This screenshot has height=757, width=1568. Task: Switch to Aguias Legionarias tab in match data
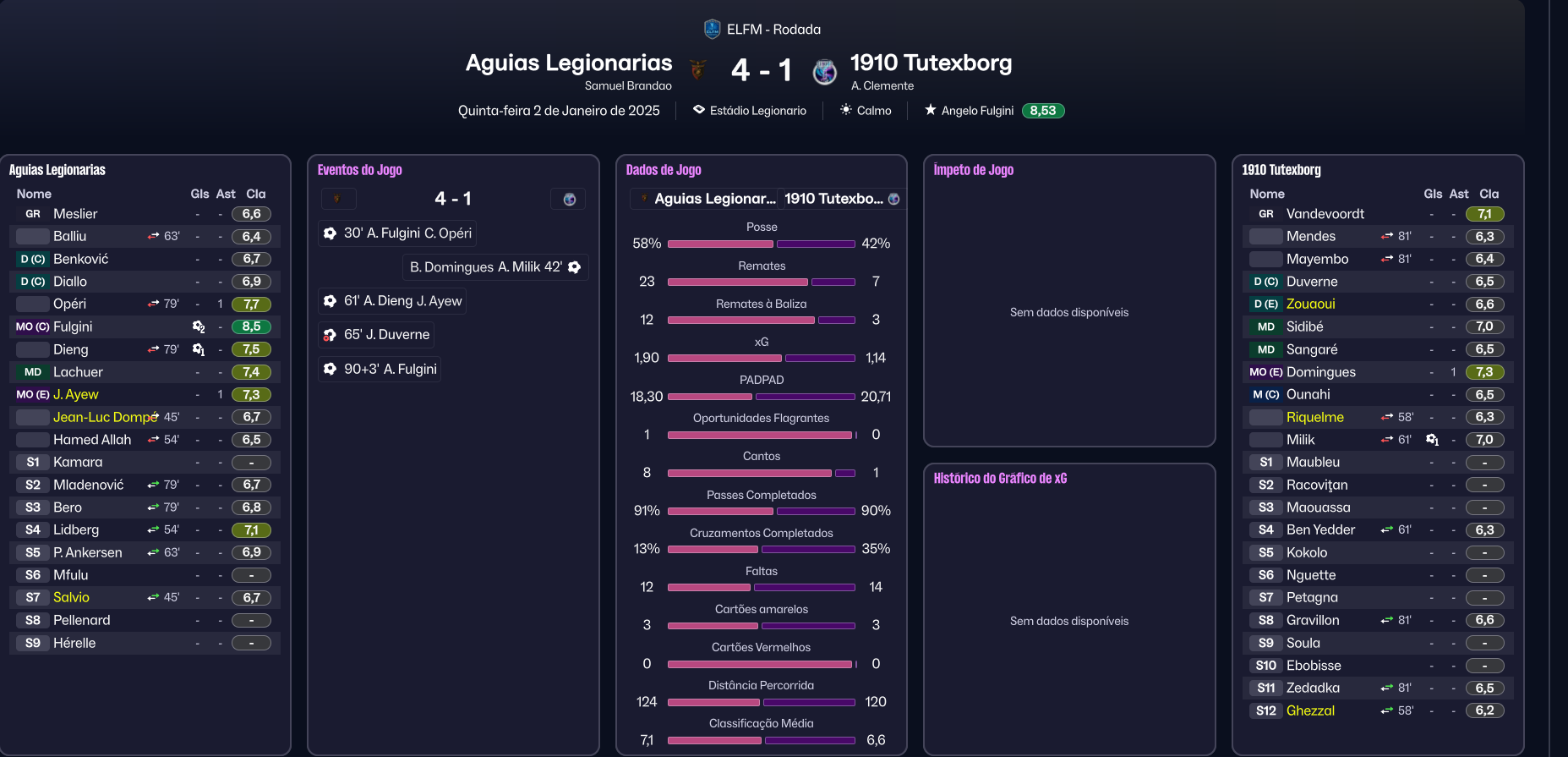(x=705, y=199)
